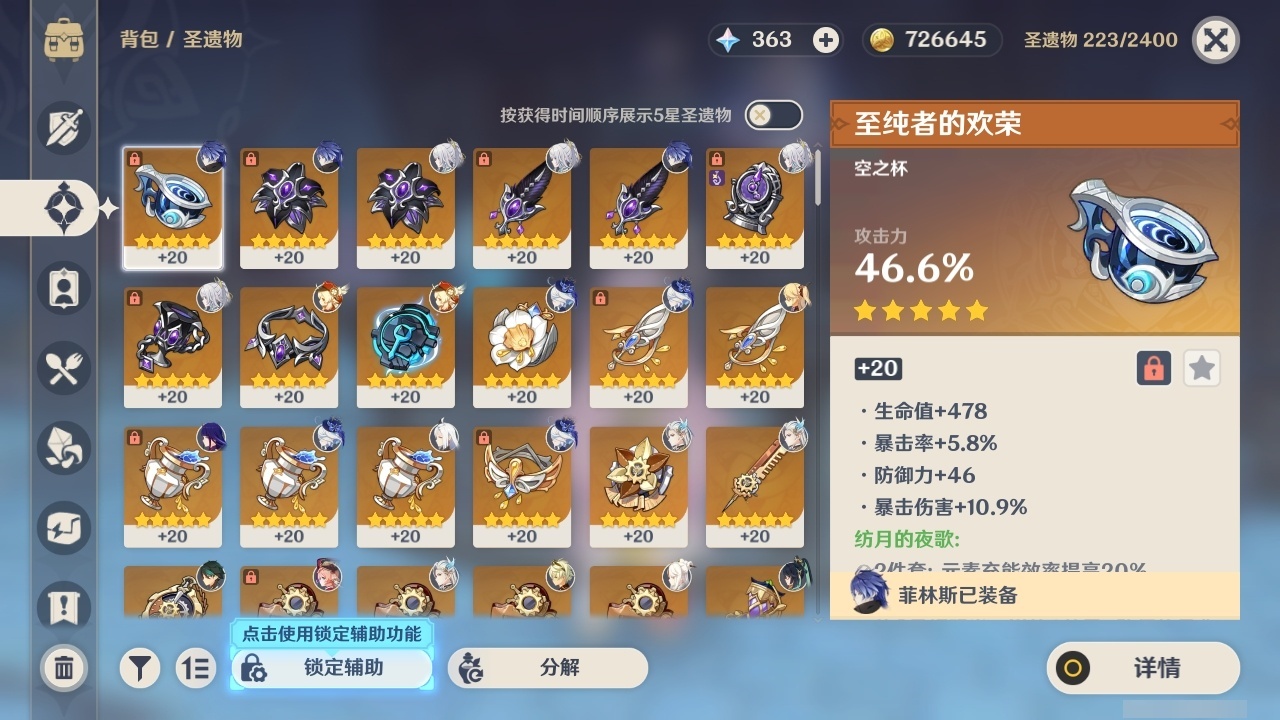Open the gadgets tab in the sidebar
Image resolution: width=1280 pixels, height=720 pixels.
(x=62, y=527)
